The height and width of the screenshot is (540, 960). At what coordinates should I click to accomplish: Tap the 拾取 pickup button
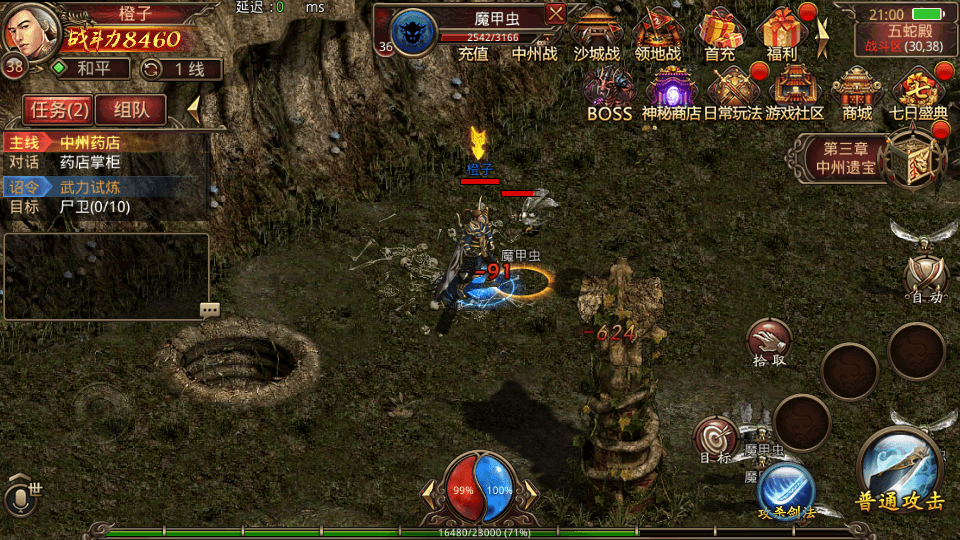point(769,341)
